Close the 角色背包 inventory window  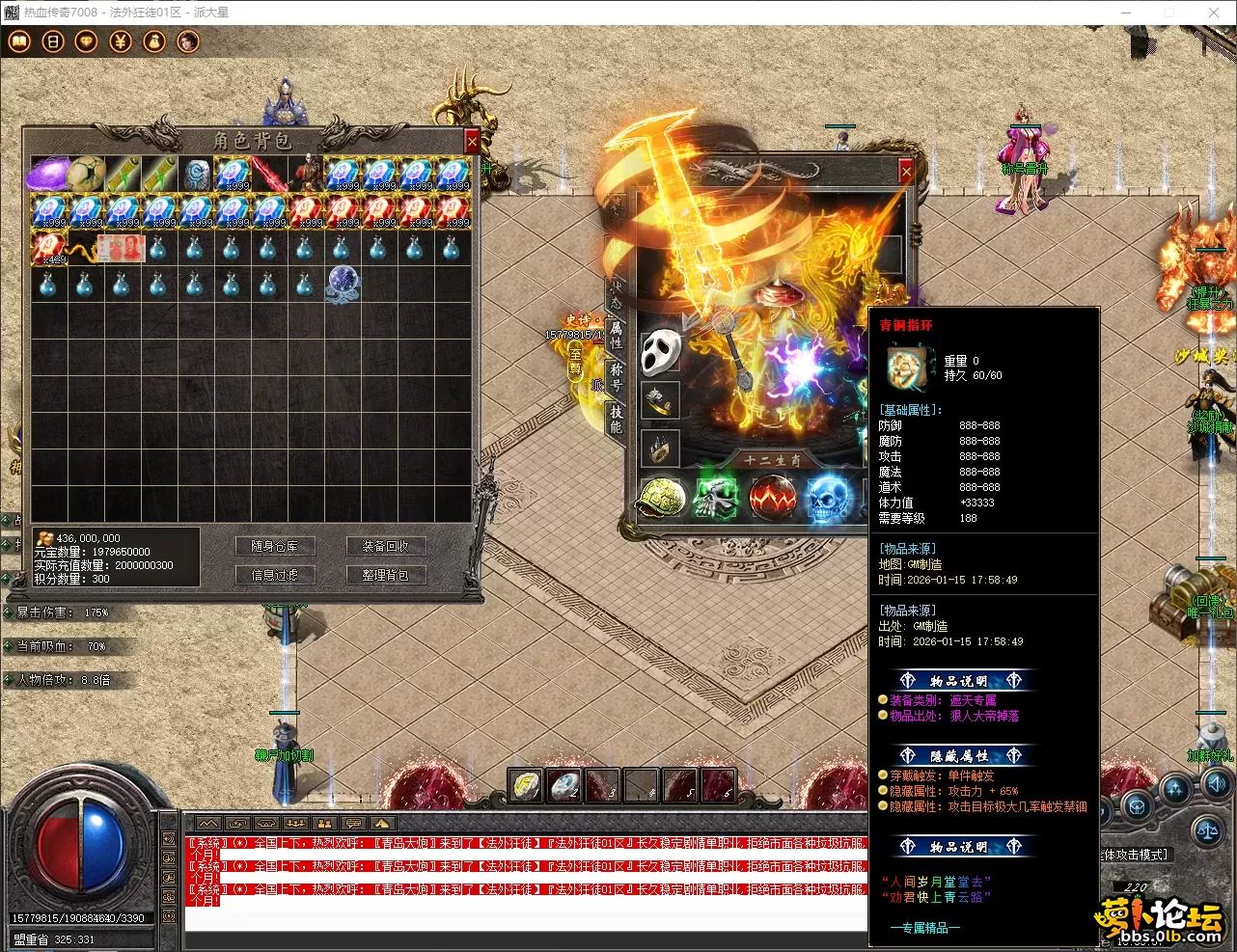pyautogui.click(x=472, y=142)
